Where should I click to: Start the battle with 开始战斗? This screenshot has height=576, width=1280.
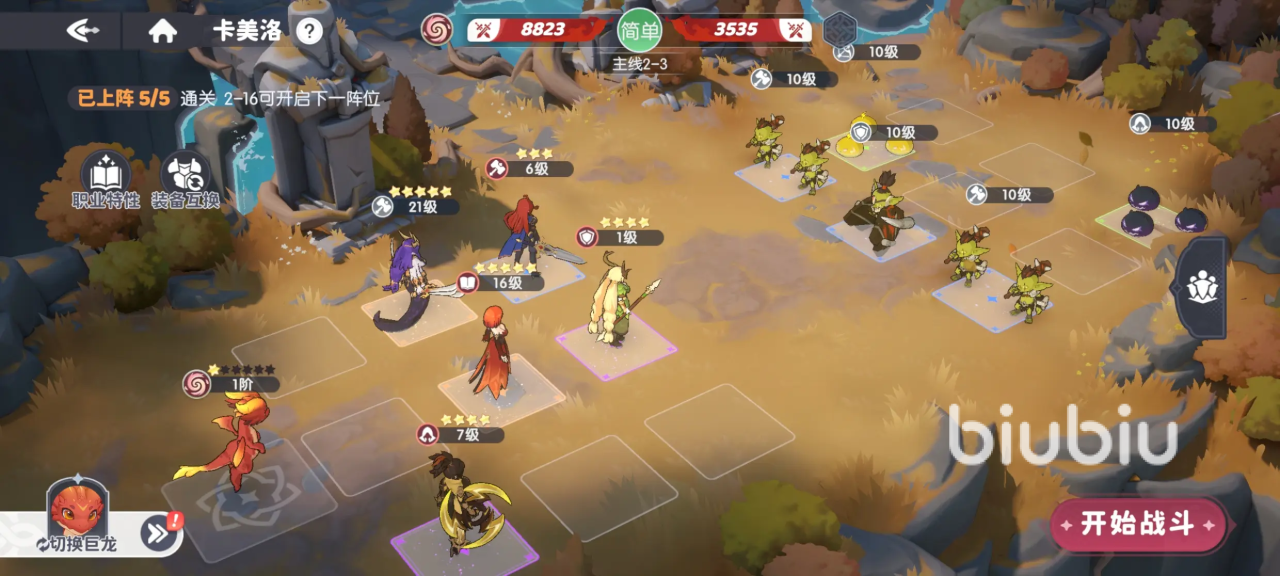(x=1138, y=524)
